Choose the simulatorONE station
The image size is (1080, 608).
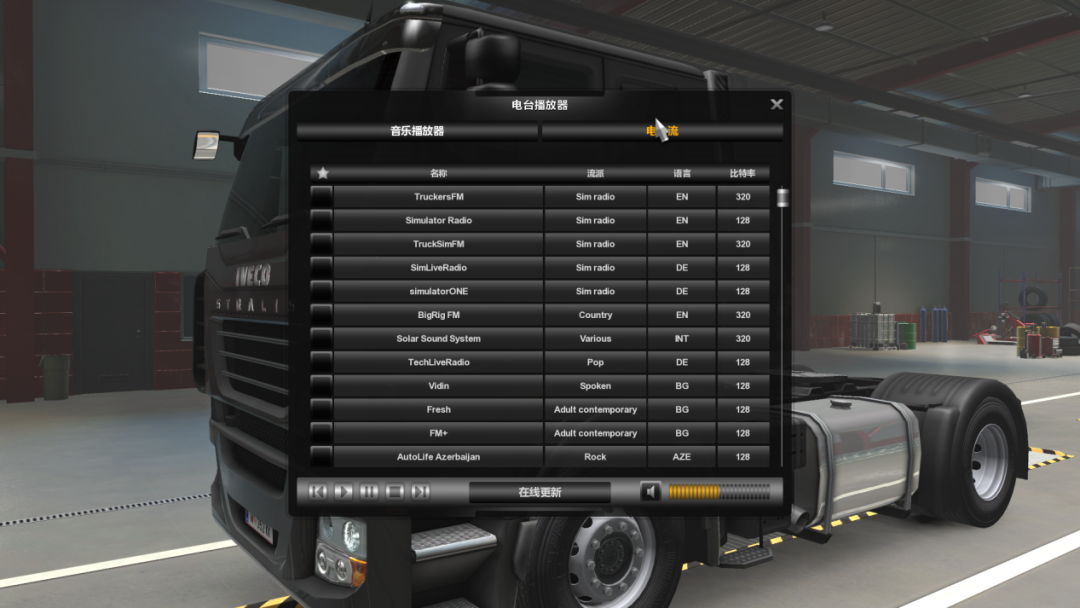point(439,292)
